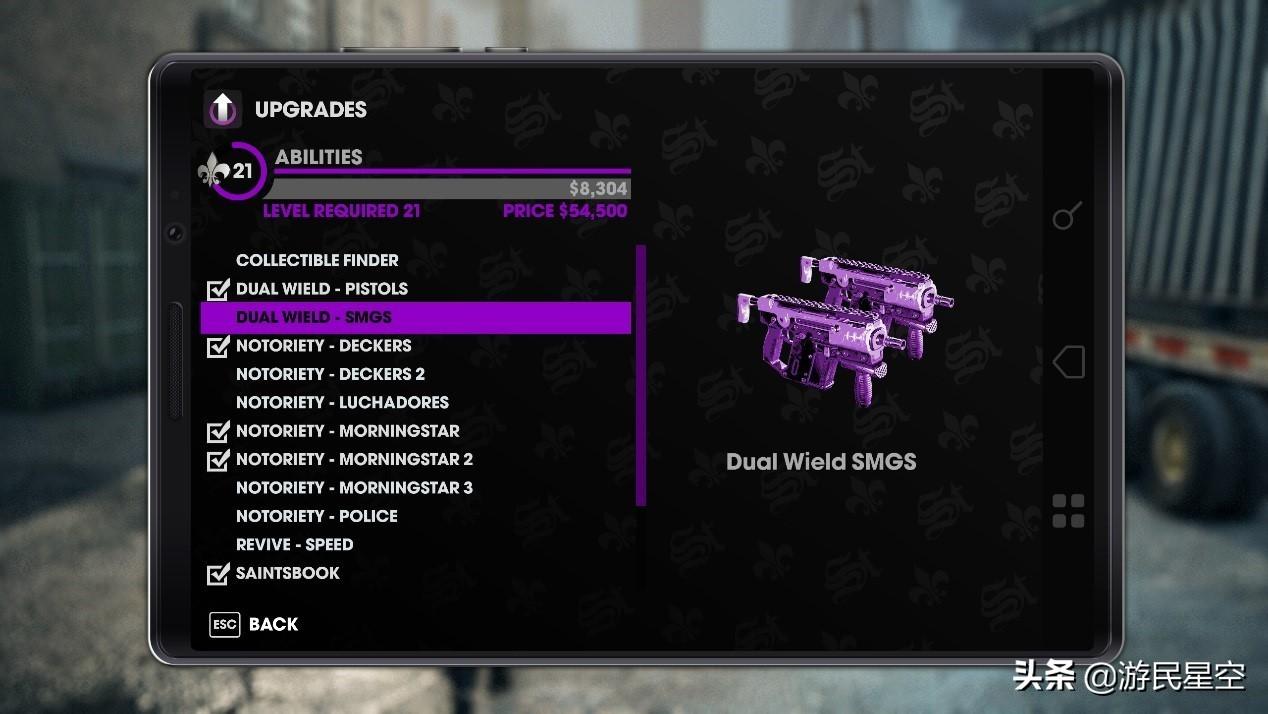Screen dimensions: 1268x714
Task: Click the Saintsbook upgrade row
Action: 287,573
